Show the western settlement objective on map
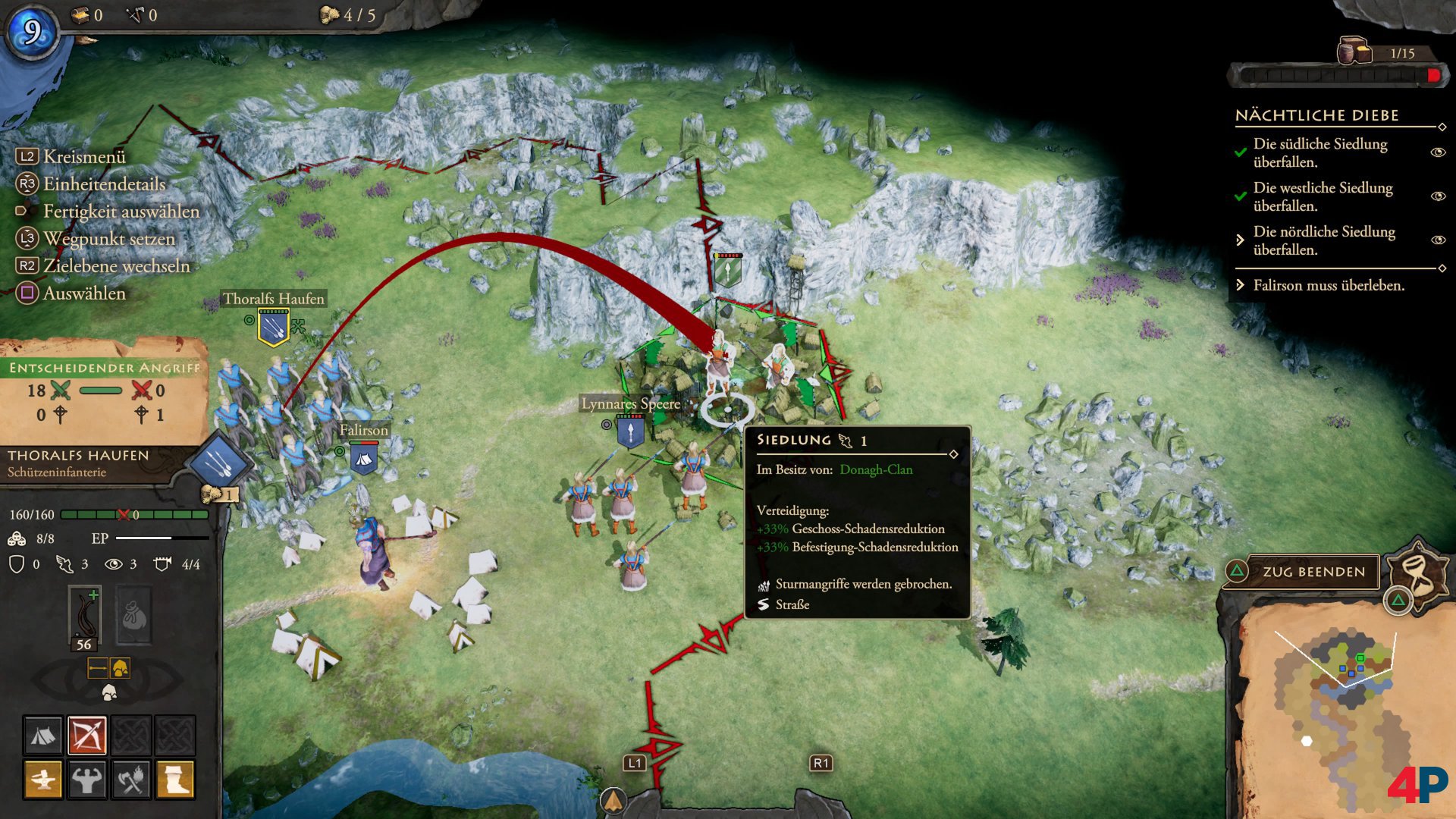Screen dimensions: 1456x819 point(1437,196)
